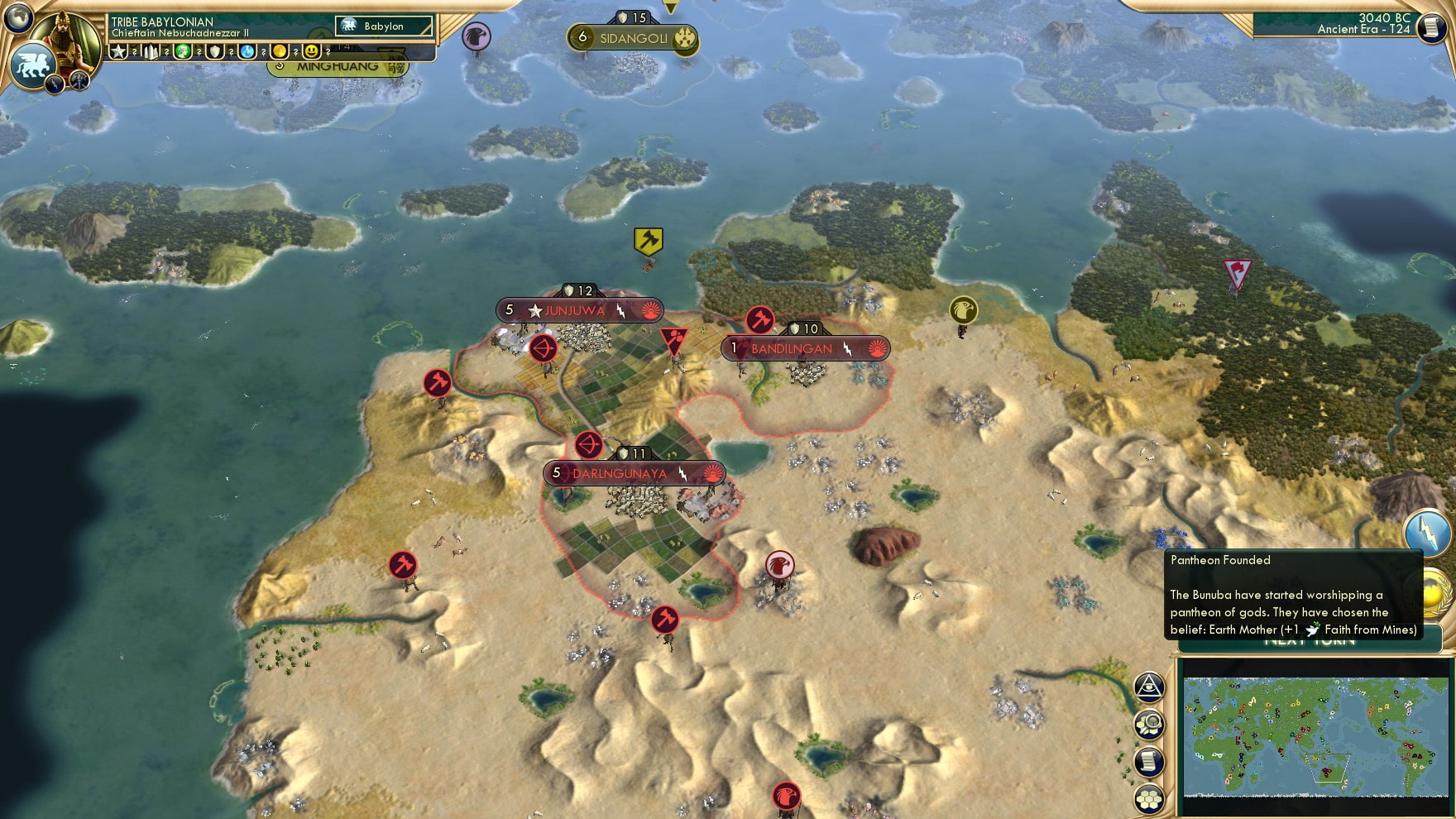
Task: Click the hex magnifier icon beside the minimap
Action: 1148,724
